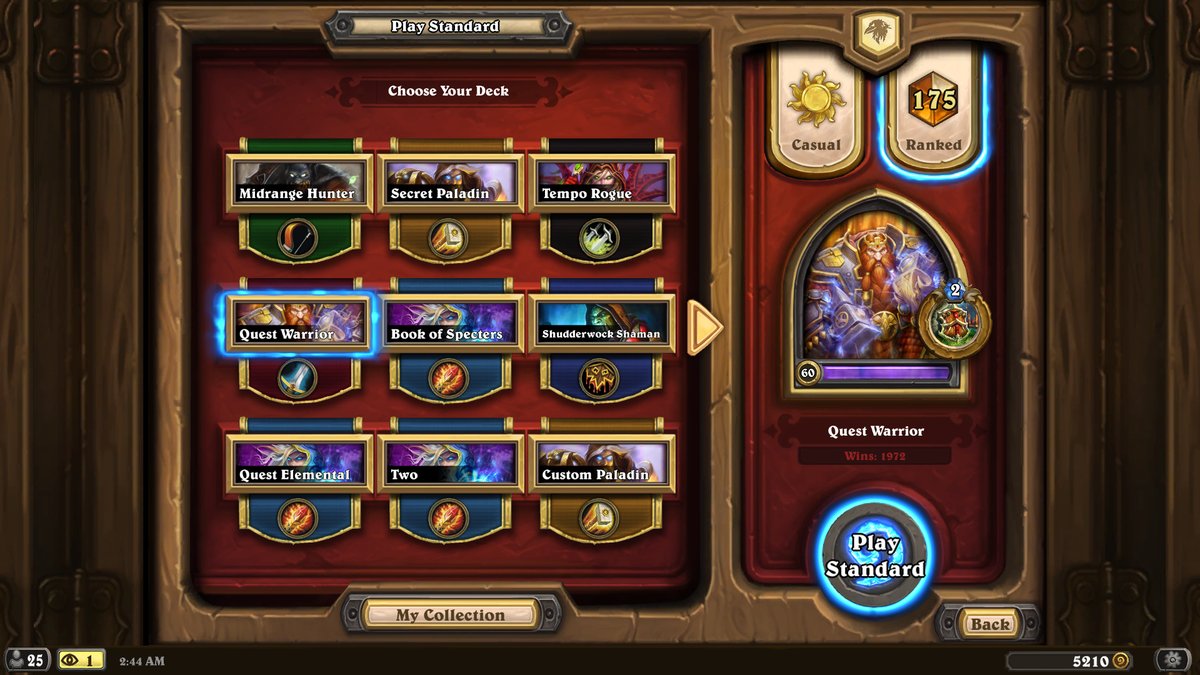Select the Shudderwock Shaman deck
The height and width of the screenshot is (675, 1200).
600,324
